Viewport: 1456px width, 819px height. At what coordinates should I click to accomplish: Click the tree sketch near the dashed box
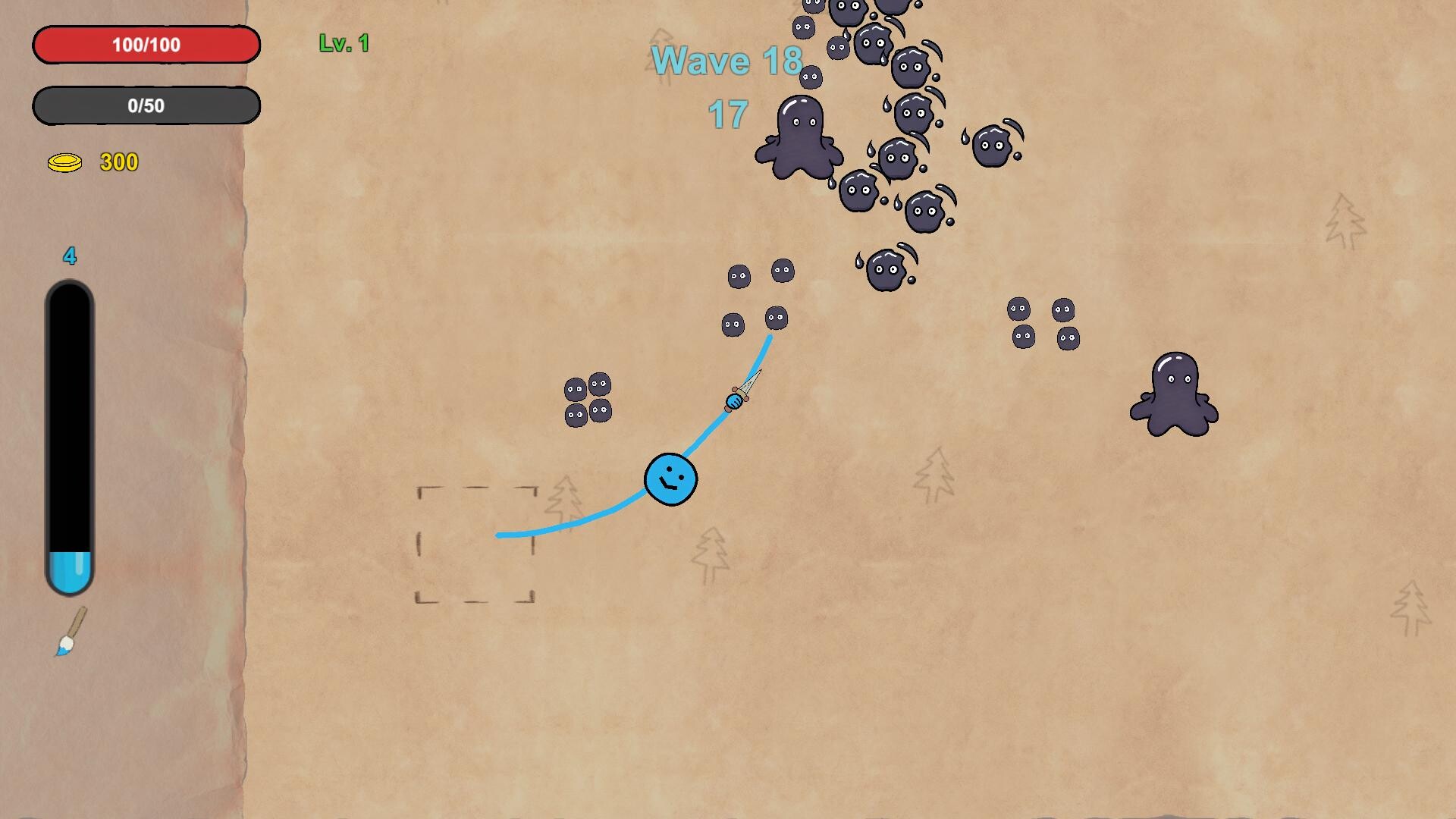click(x=565, y=497)
